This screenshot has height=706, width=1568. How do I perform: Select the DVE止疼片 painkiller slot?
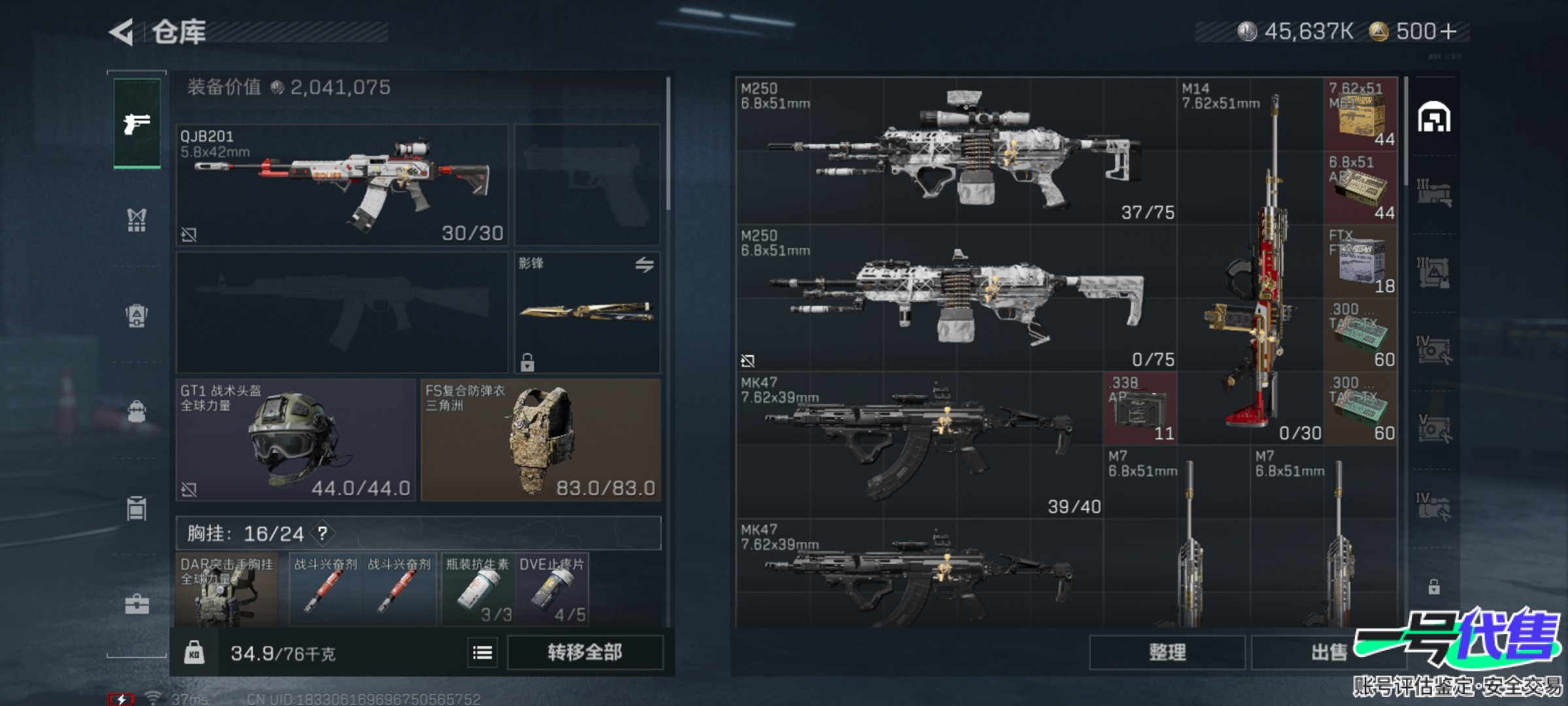tap(552, 590)
